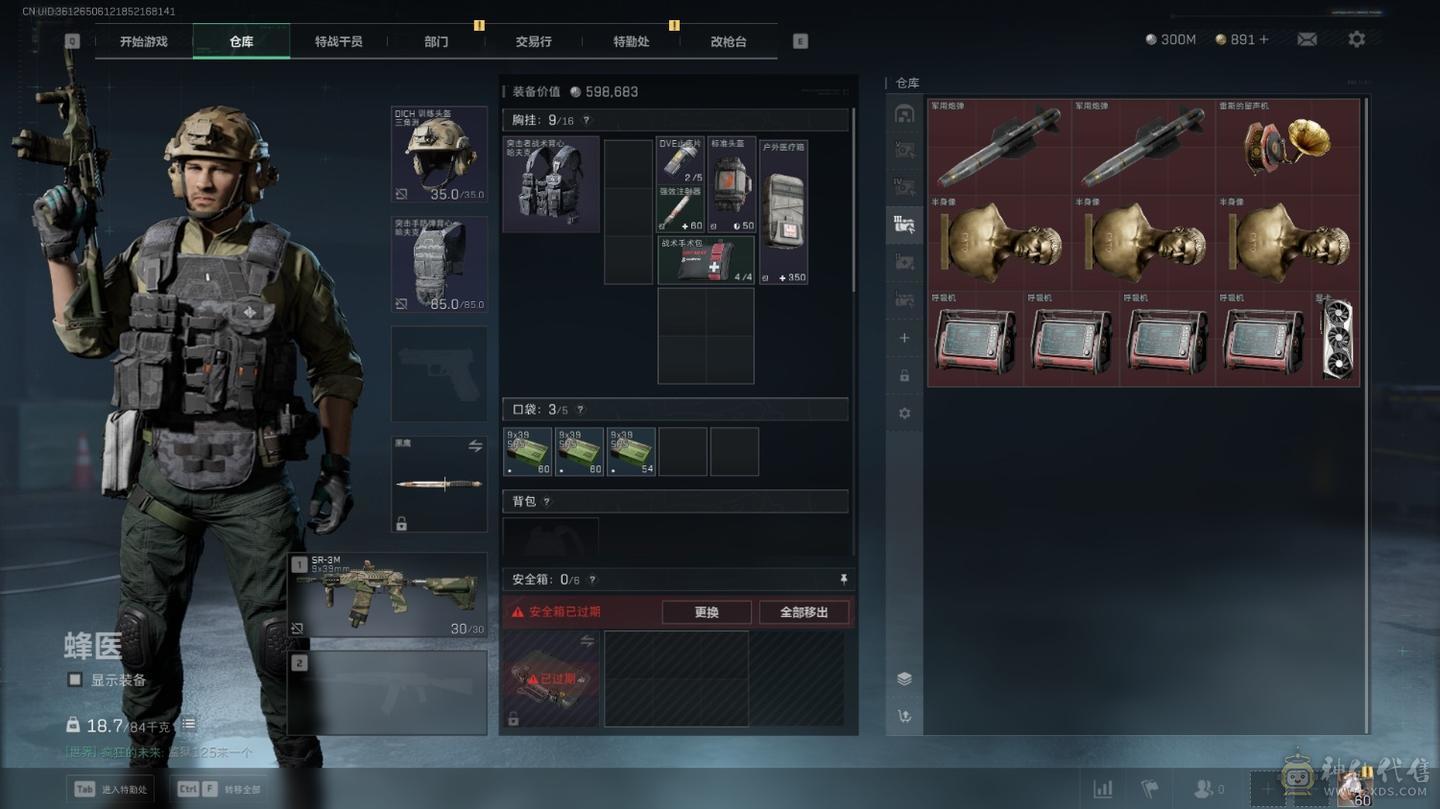Open the 开始游戏 tab
The image size is (1440, 809).
pyautogui.click(x=143, y=42)
